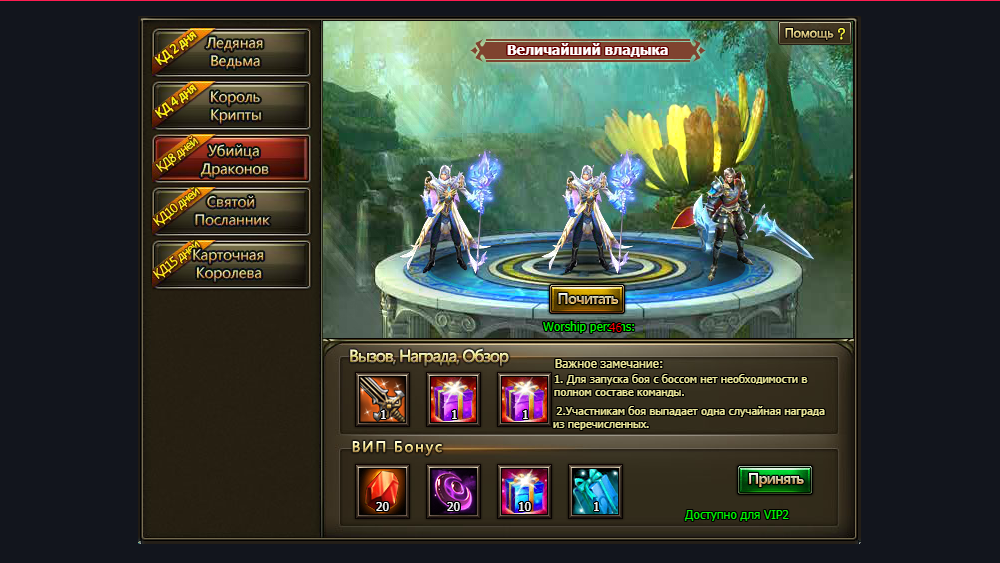Choose the Убийца Драконов boss entry

(x=232, y=159)
